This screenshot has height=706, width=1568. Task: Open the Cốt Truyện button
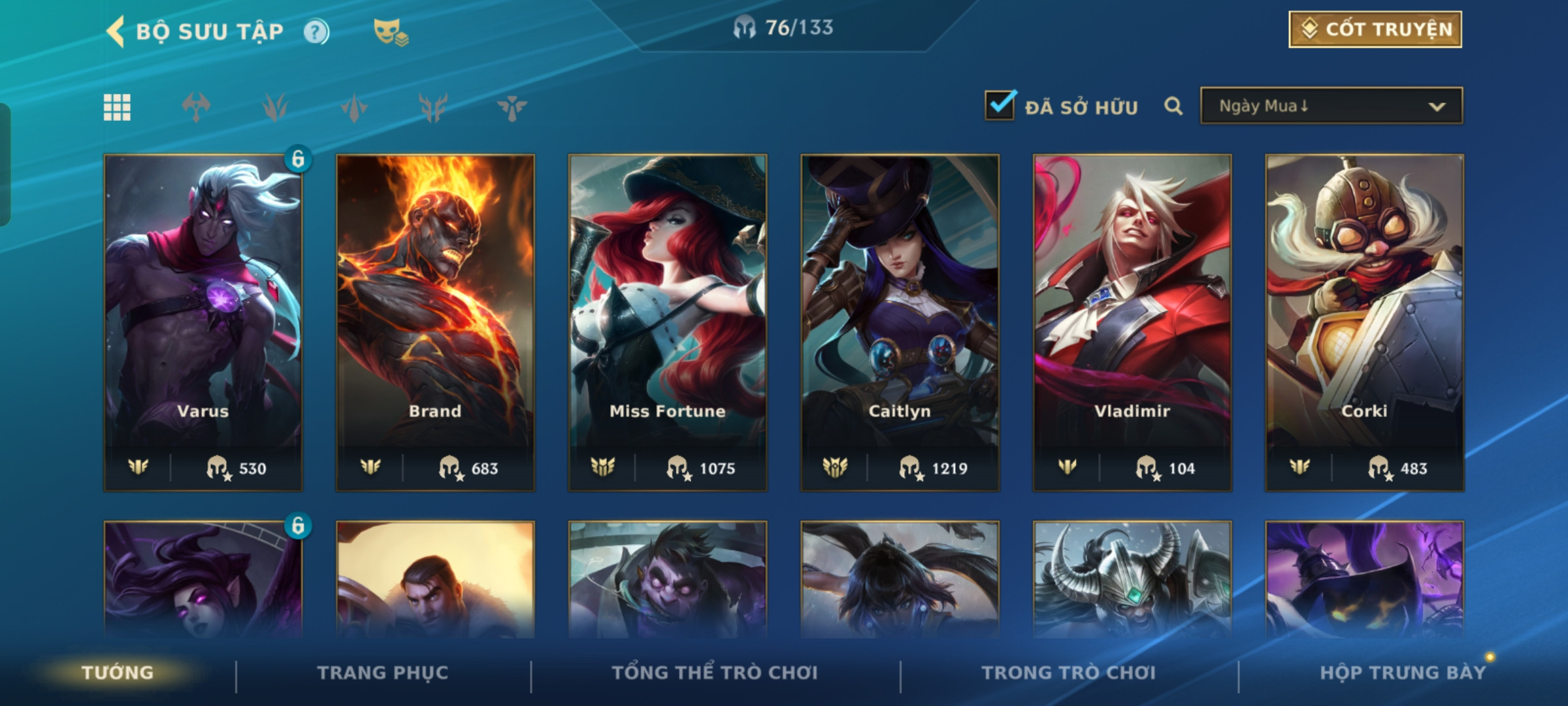[x=1375, y=29]
